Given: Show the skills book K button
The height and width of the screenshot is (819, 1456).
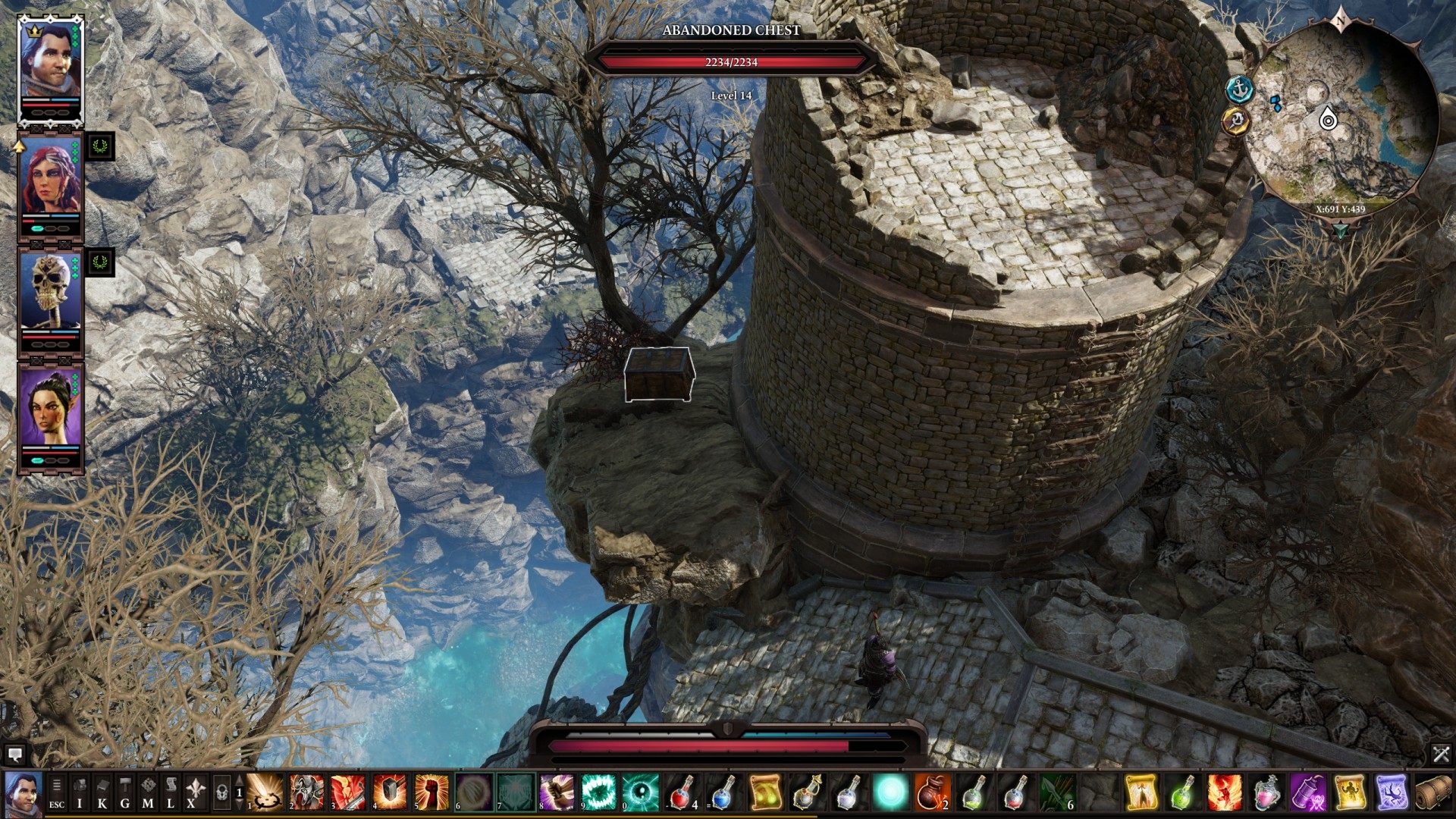Looking at the screenshot, I should 102,792.
